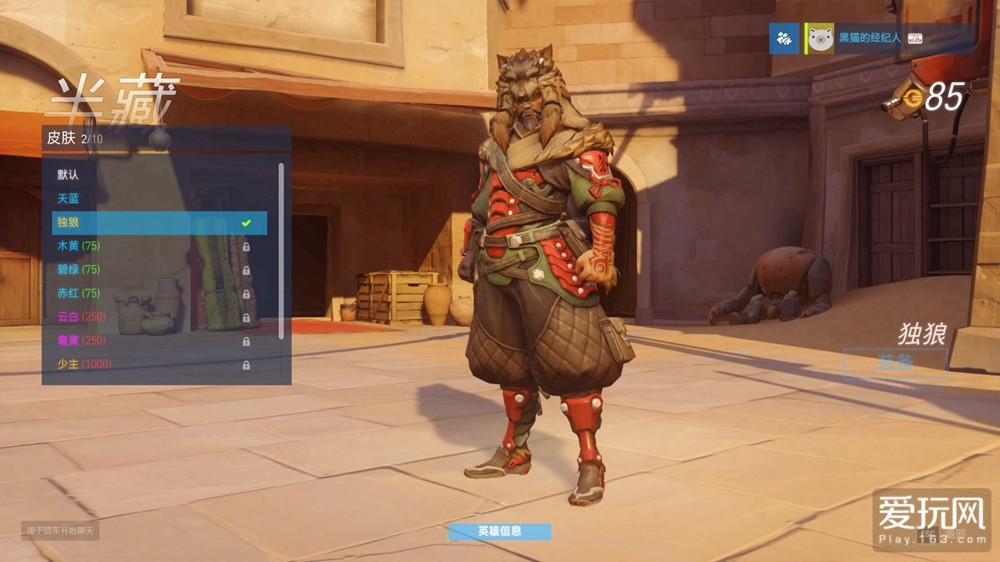1000x562 pixels.
Task: Click the chat prompt in bottom corner
Action: tap(60, 530)
